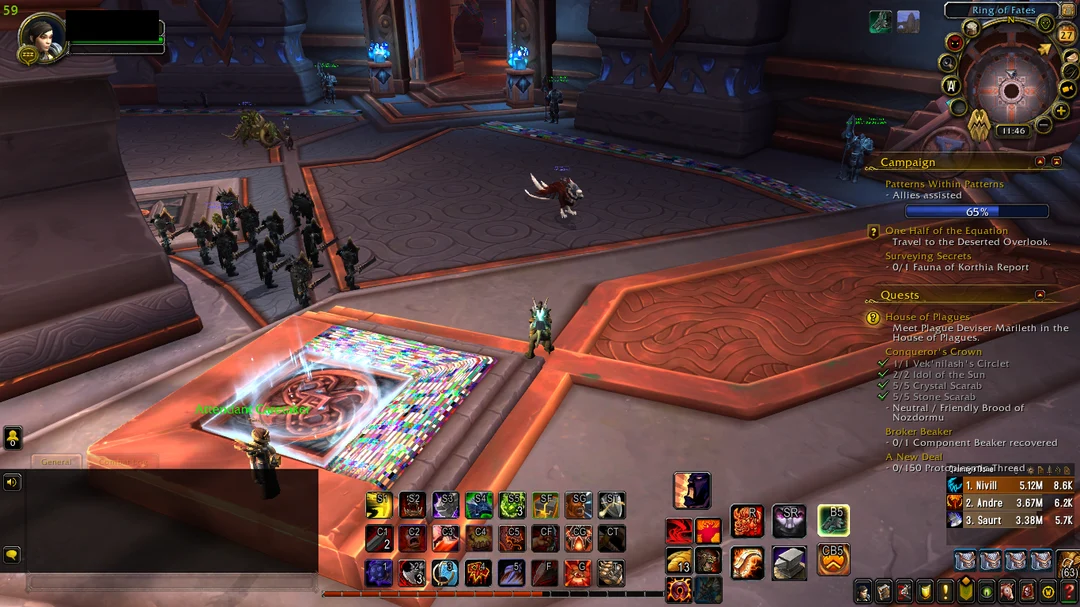Activate the eye ability bound to G
This screenshot has height=607, width=1080.
click(578, 573)
